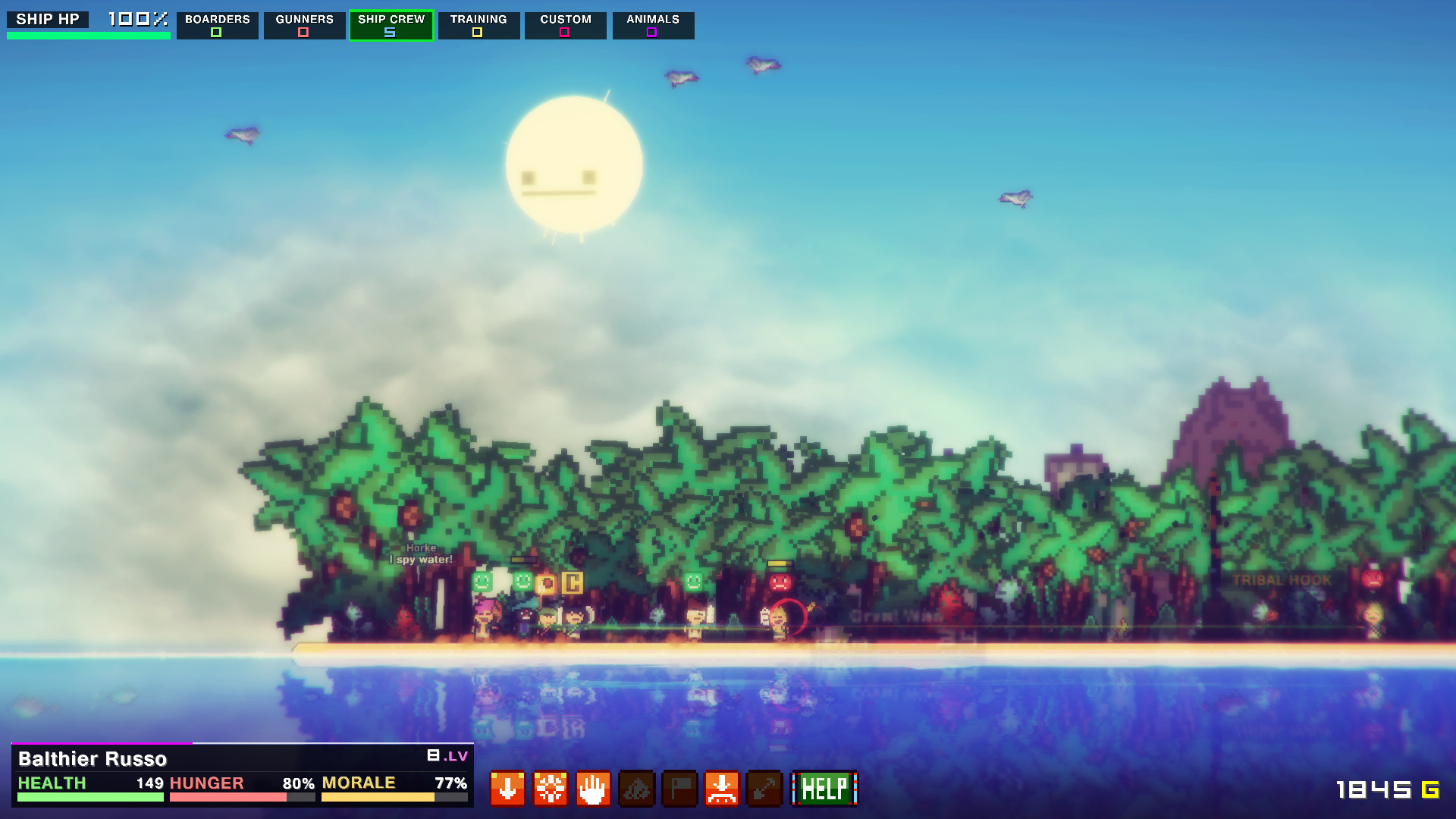The width and height of the screenshot is (1456, 819).
Task: Click the Balthier Russo name label
Action: point(94,758)
